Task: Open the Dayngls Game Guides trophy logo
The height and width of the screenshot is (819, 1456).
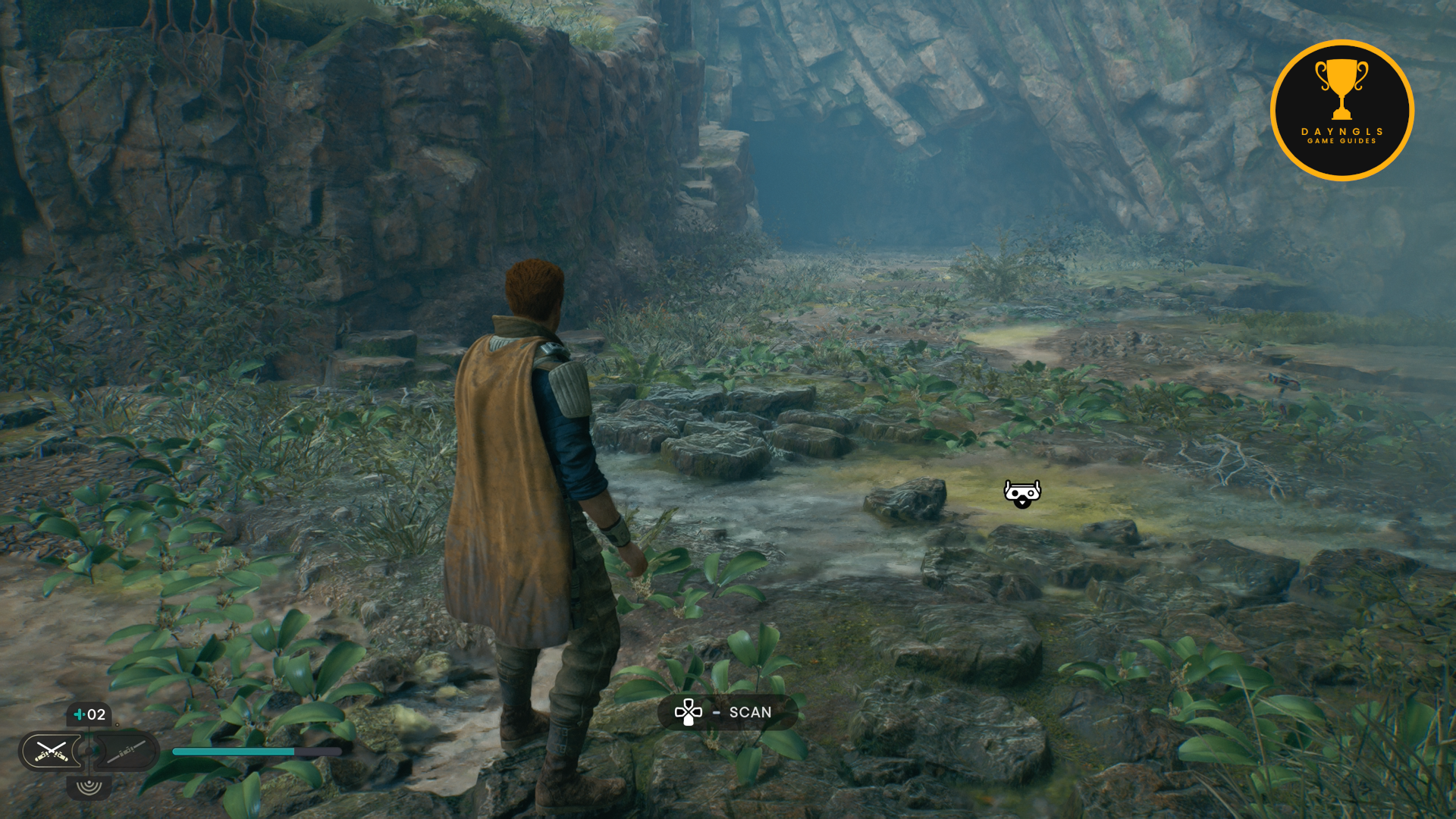Action: [1341, 111]
